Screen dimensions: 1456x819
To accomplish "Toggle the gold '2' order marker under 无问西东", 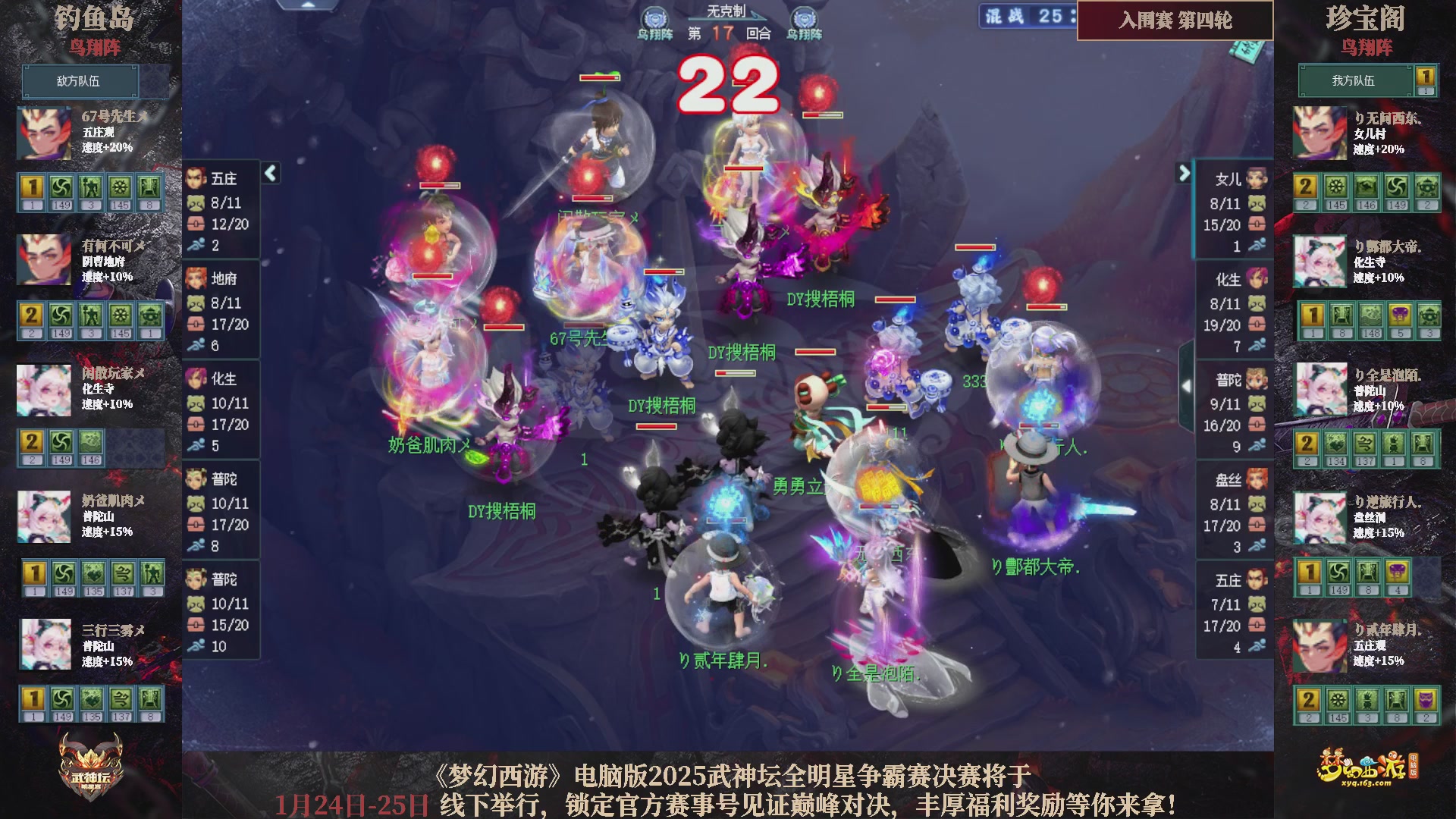I will [x=1307, y=186].
